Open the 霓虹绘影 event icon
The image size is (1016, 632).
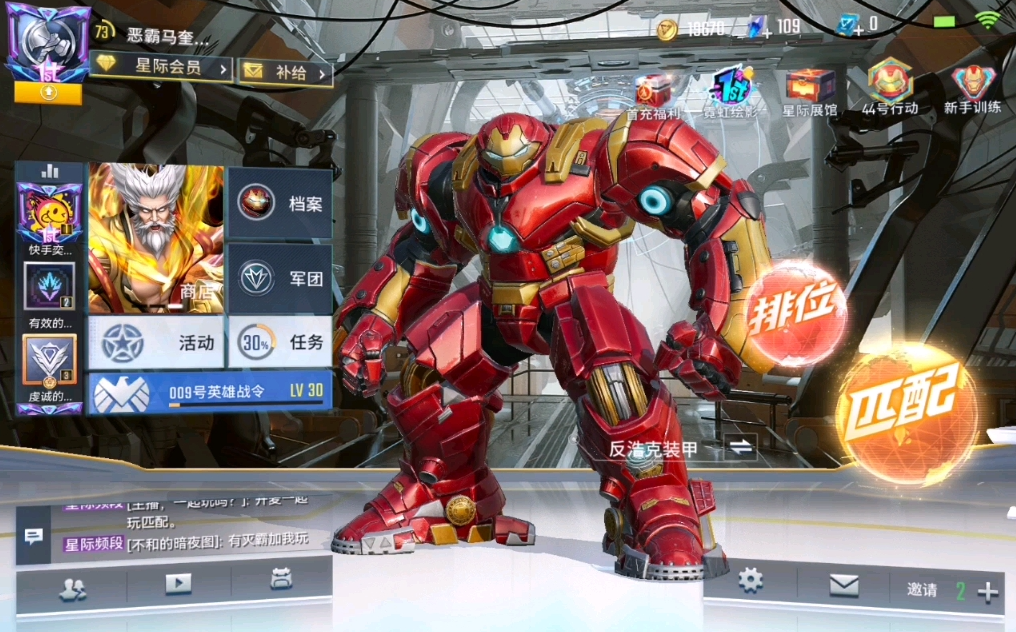(x=733, y=93)
